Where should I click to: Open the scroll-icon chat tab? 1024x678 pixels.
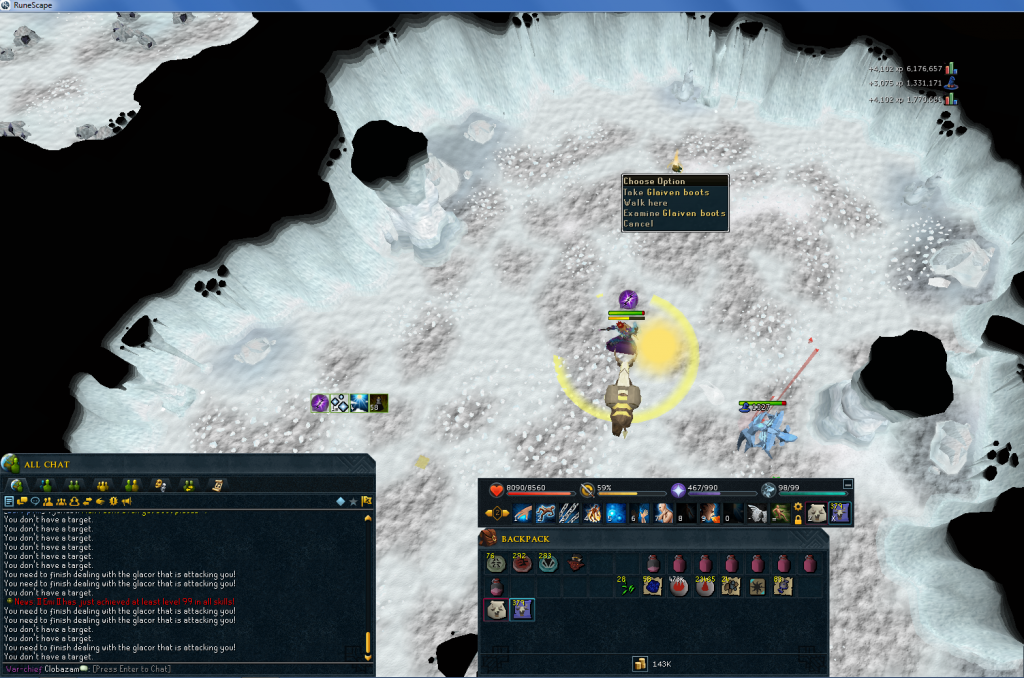click(x=216, y=485)
